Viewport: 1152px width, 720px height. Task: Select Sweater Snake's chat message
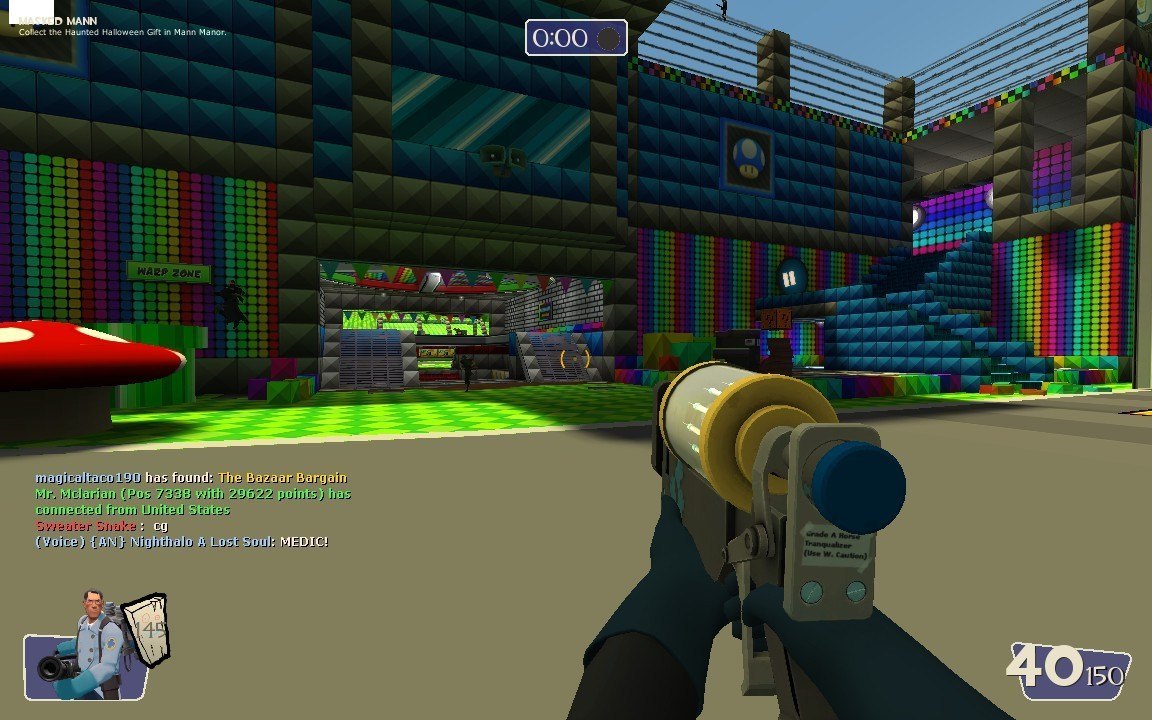pyautogui.click(x=101, y=526)
